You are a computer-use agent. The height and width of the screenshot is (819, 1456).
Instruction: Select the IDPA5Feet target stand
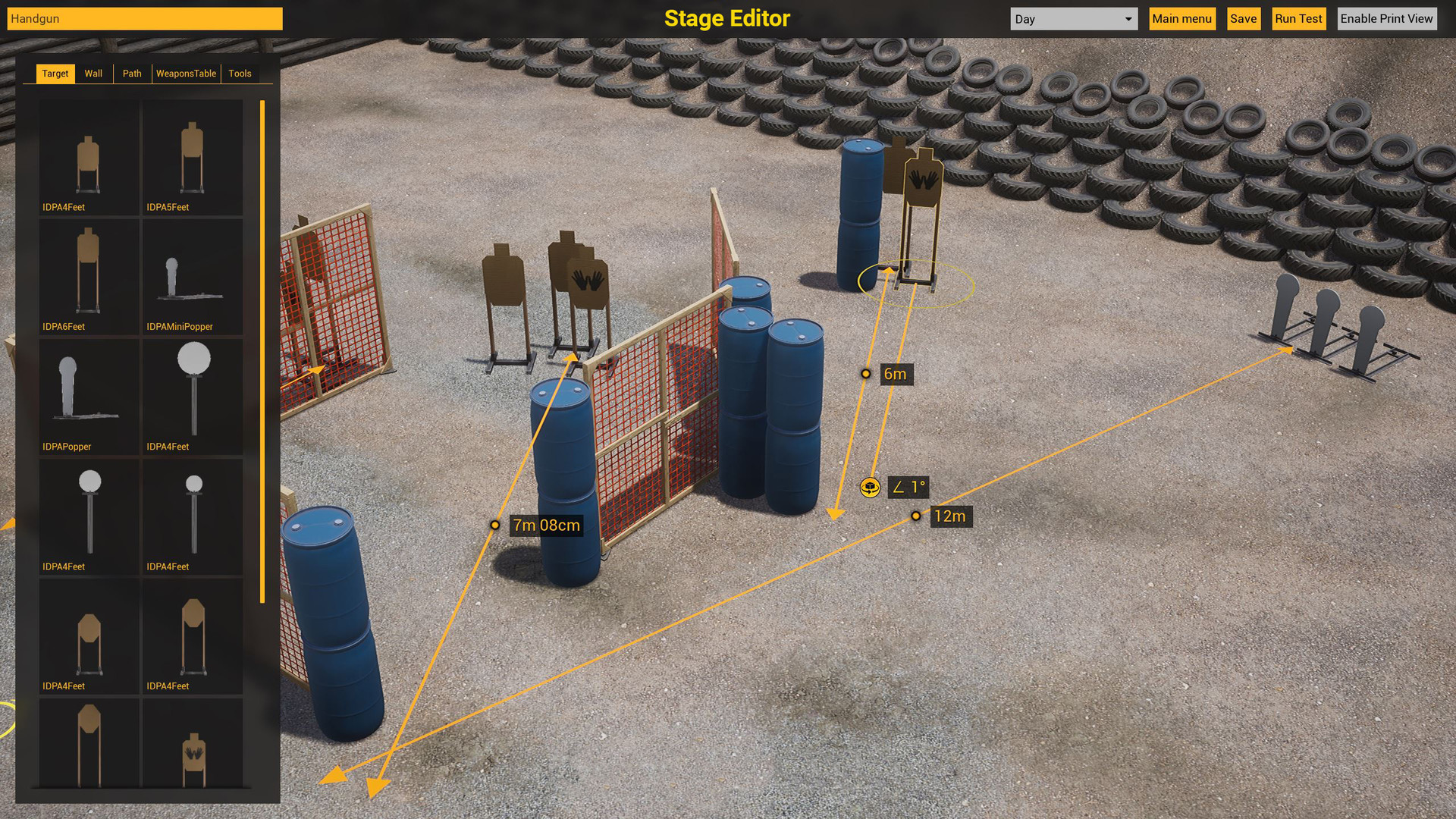coord(192,155)
